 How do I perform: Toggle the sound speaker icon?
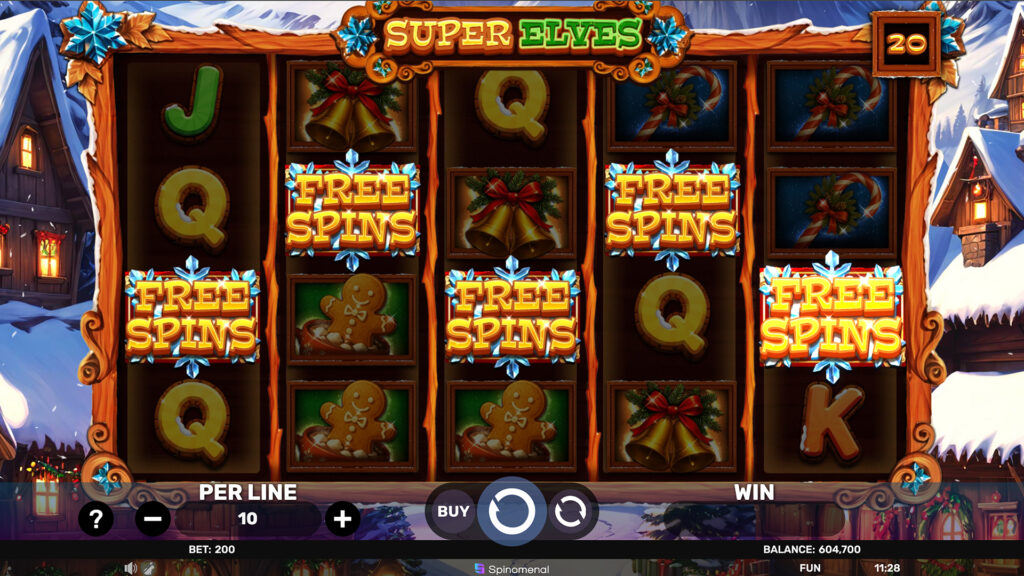tap(130, 568)
